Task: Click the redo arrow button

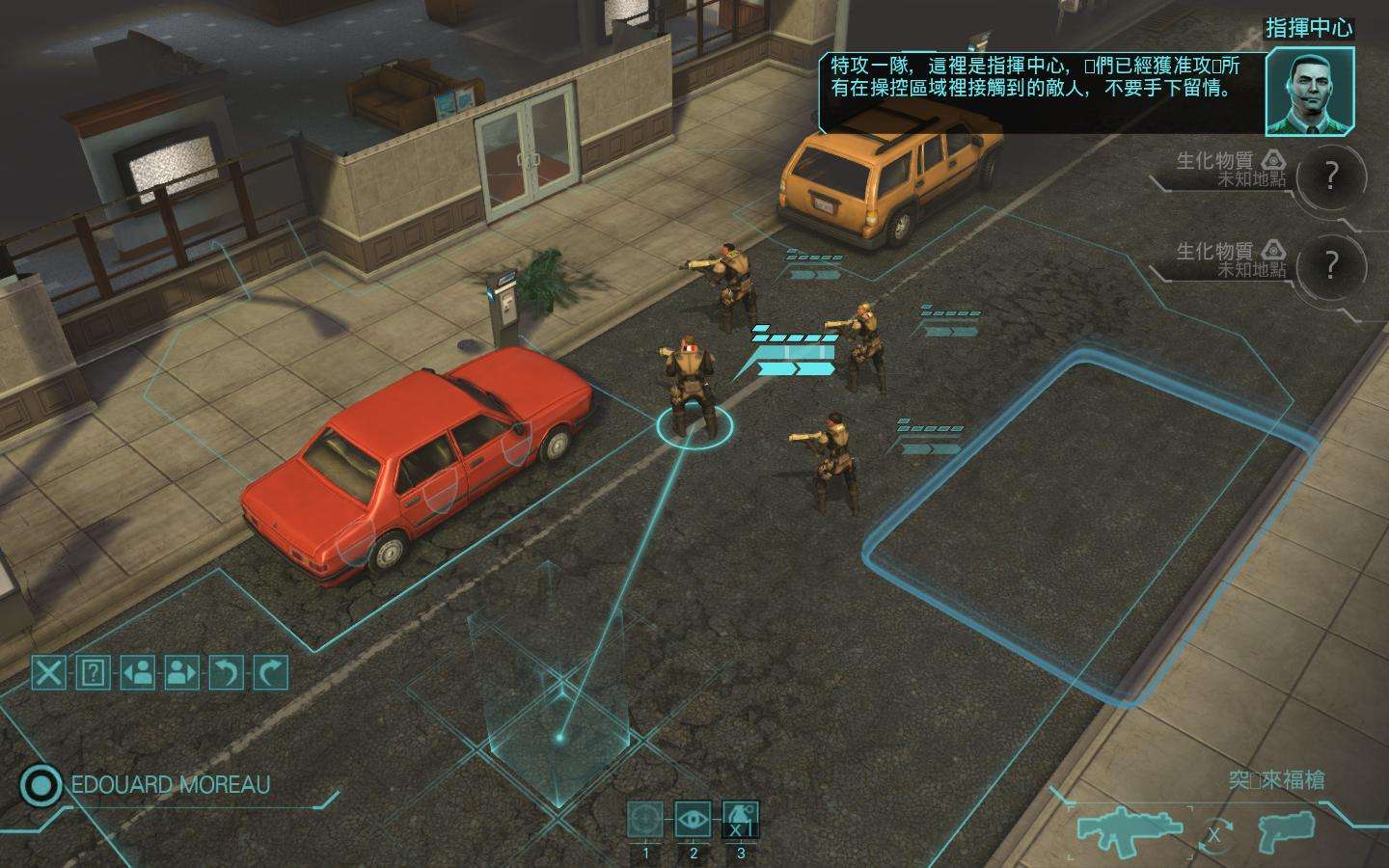Action: [x=271, y=672]
